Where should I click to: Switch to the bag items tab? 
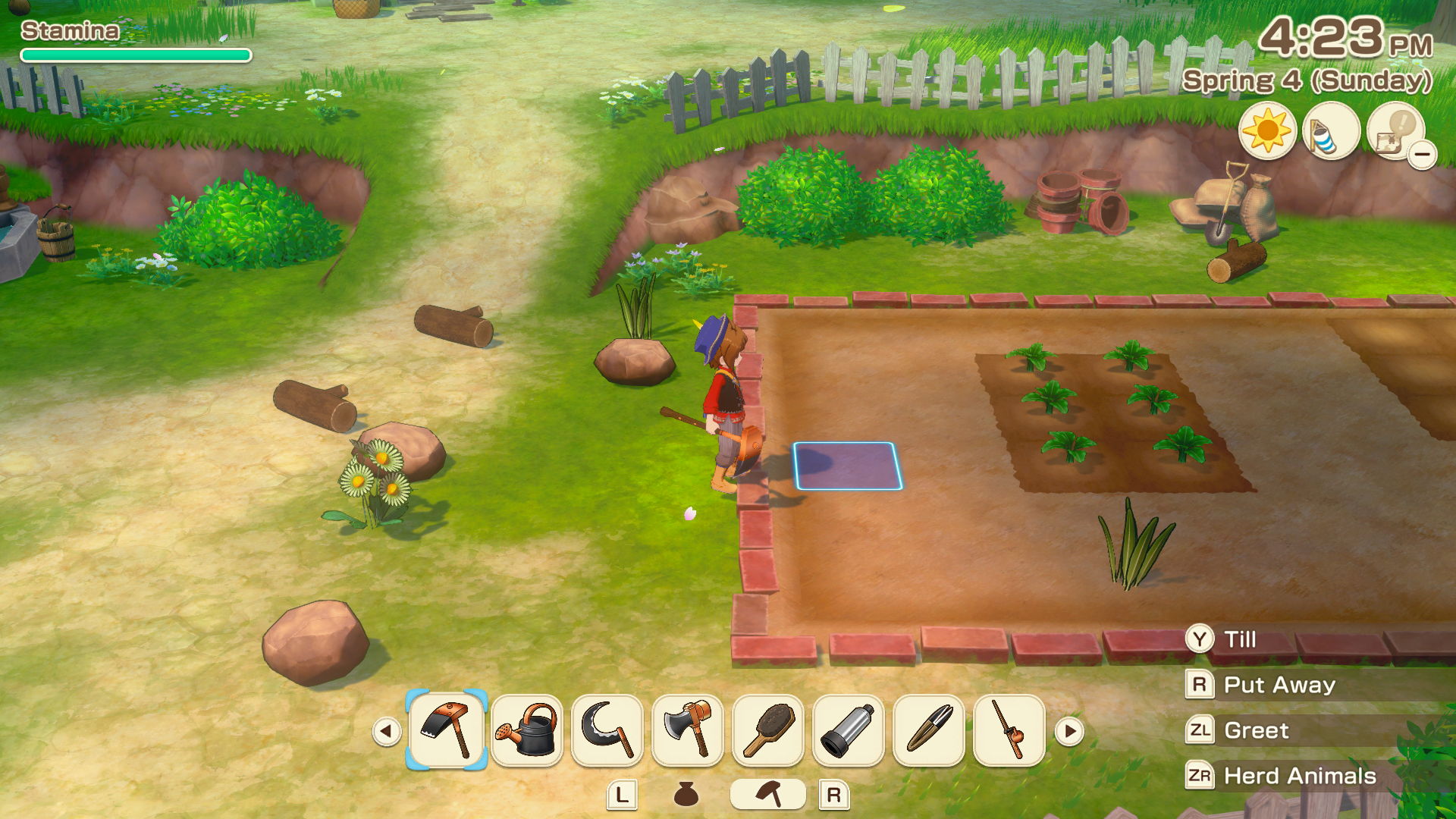[x=686, y=794]
